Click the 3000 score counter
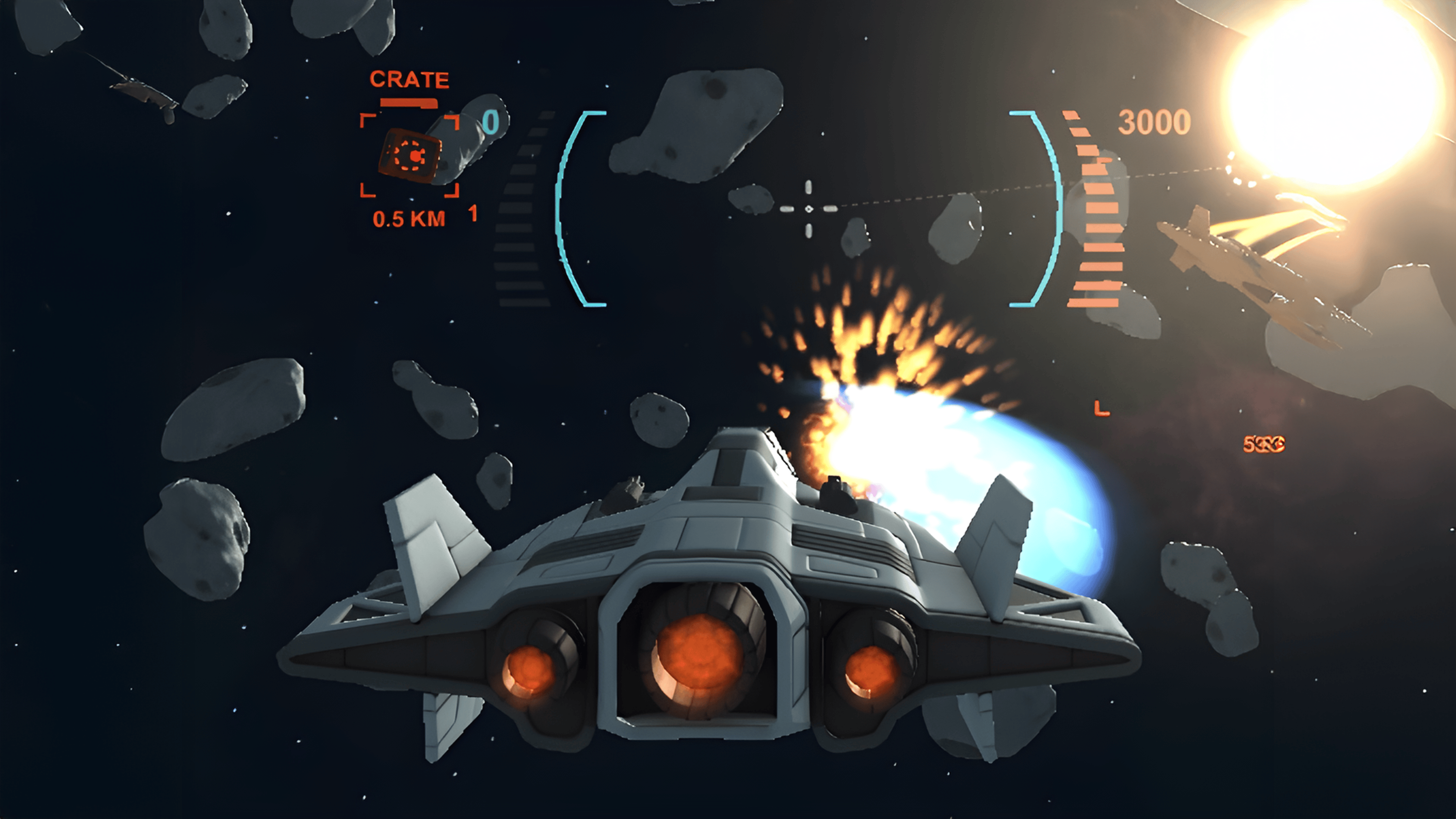Viewport: 1456px width, 819px height. [1154, 121]
